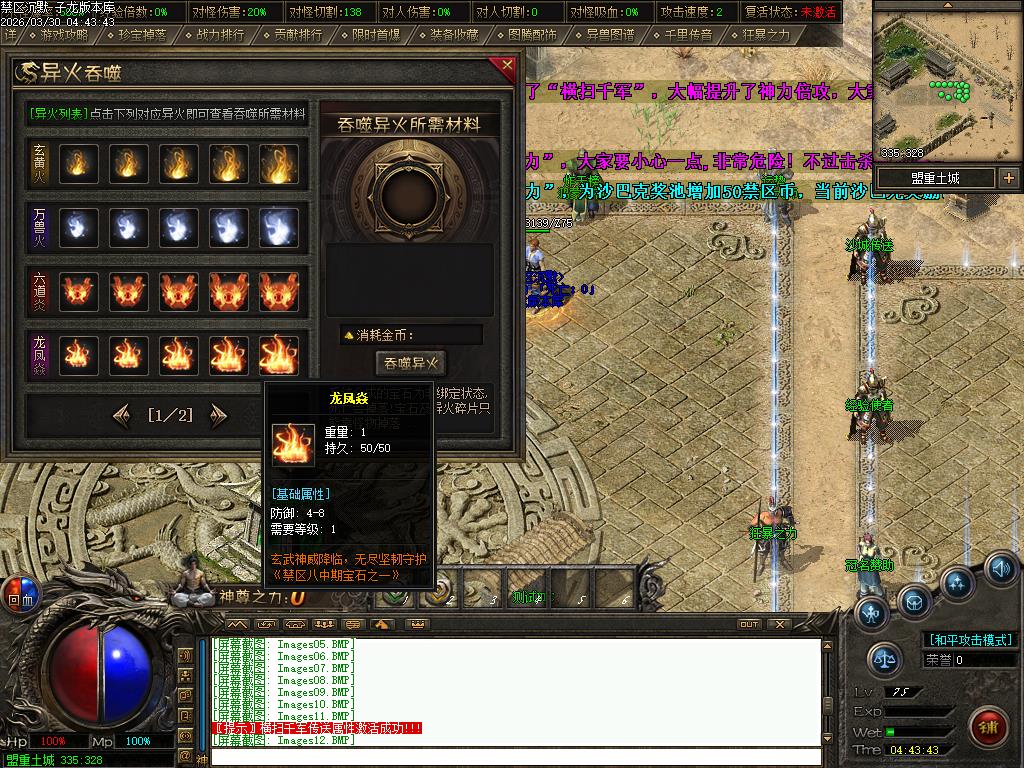Click the minimap of 盟重土城

click(x=947, y=82)
